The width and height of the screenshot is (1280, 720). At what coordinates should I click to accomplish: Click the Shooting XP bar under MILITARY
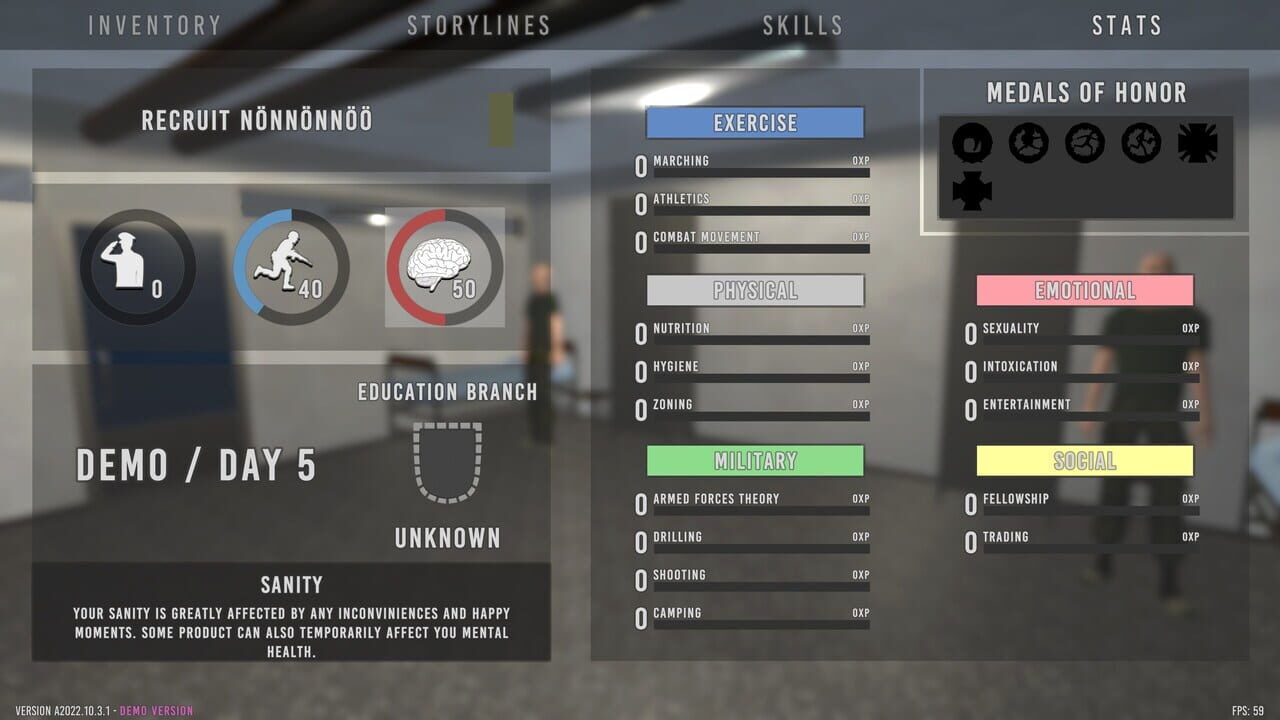[760, 587]
